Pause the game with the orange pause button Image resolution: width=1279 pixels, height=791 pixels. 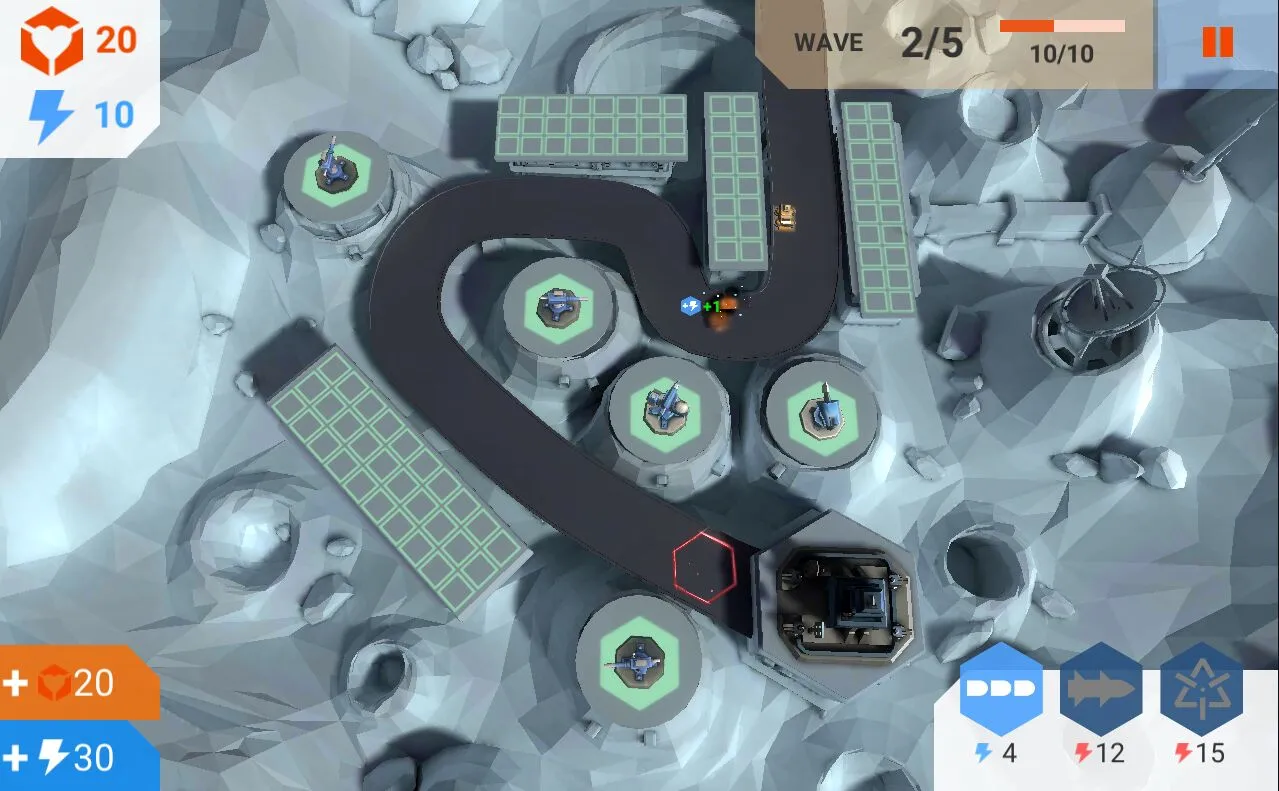pos(1217,42)
